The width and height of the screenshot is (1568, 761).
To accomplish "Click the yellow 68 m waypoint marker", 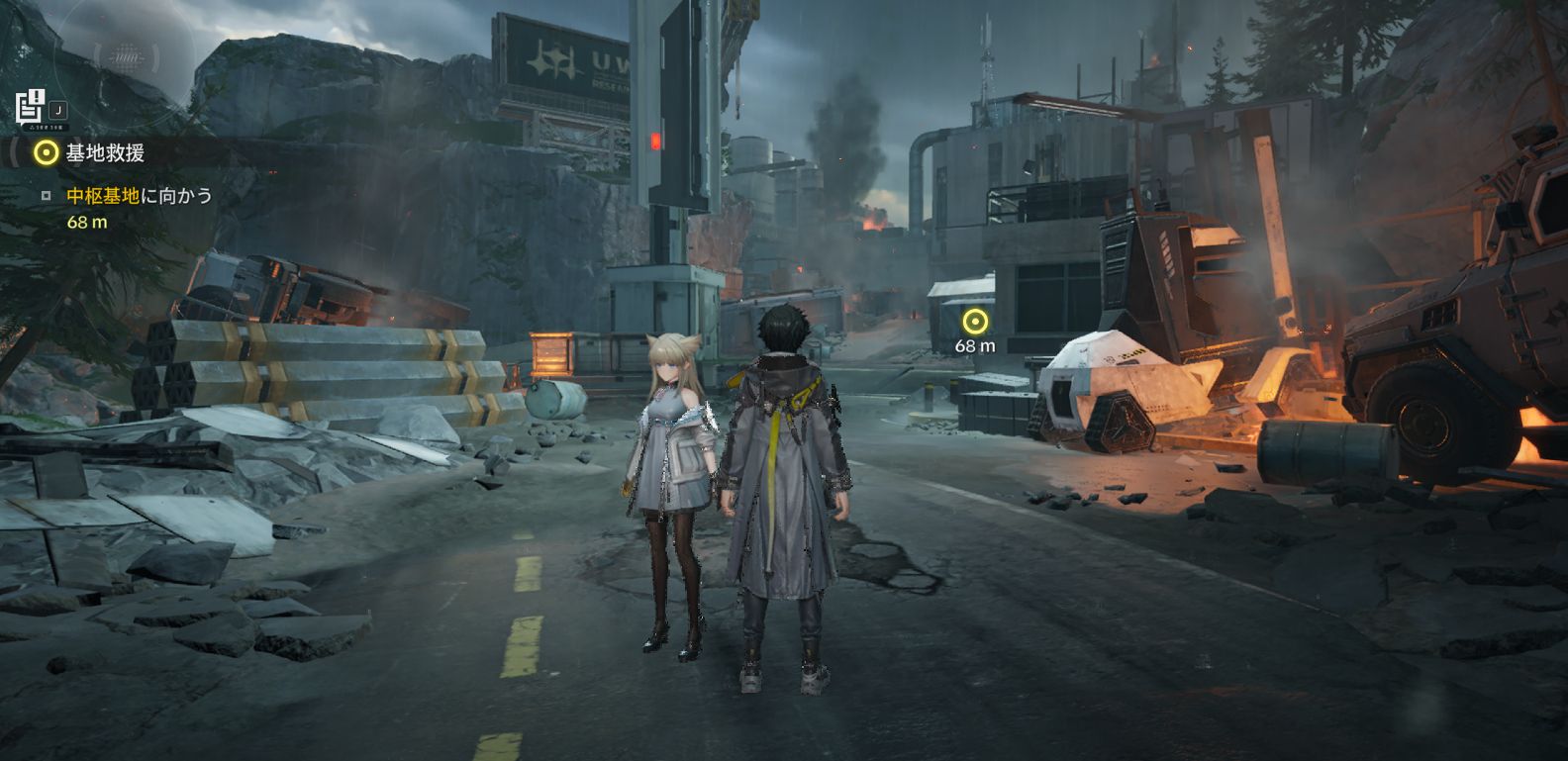I will [975, 322].
